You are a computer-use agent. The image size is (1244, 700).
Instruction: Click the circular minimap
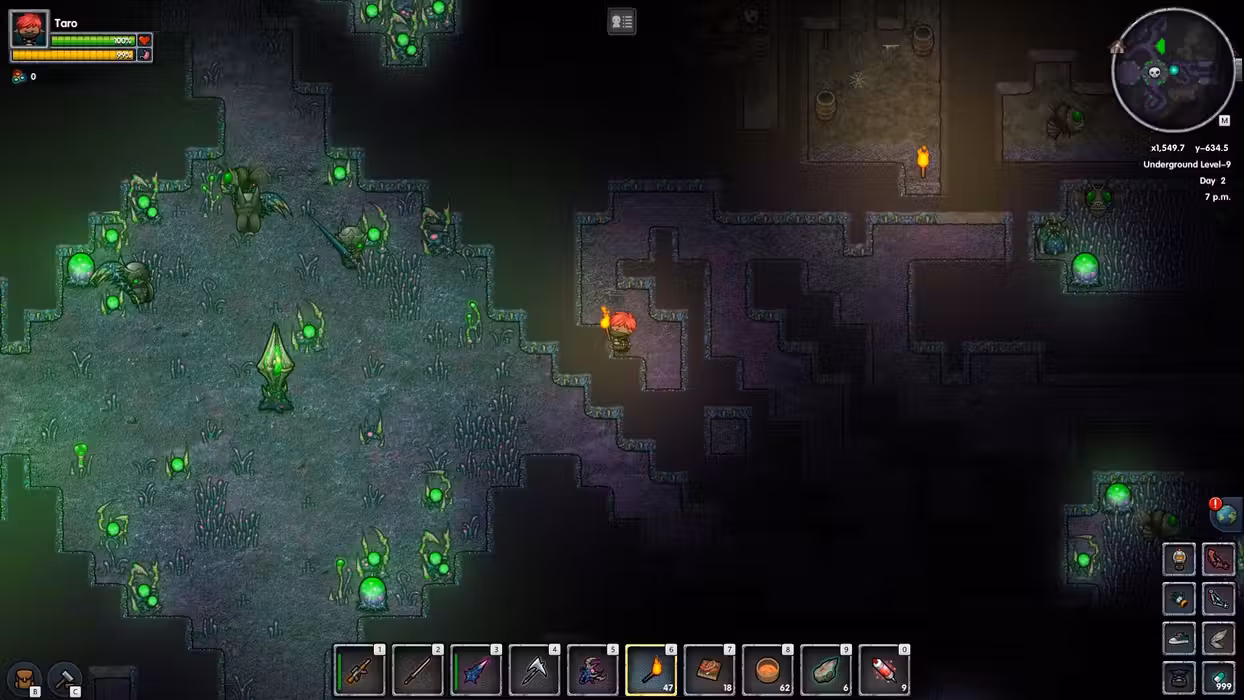click(x=1172, y=70)
